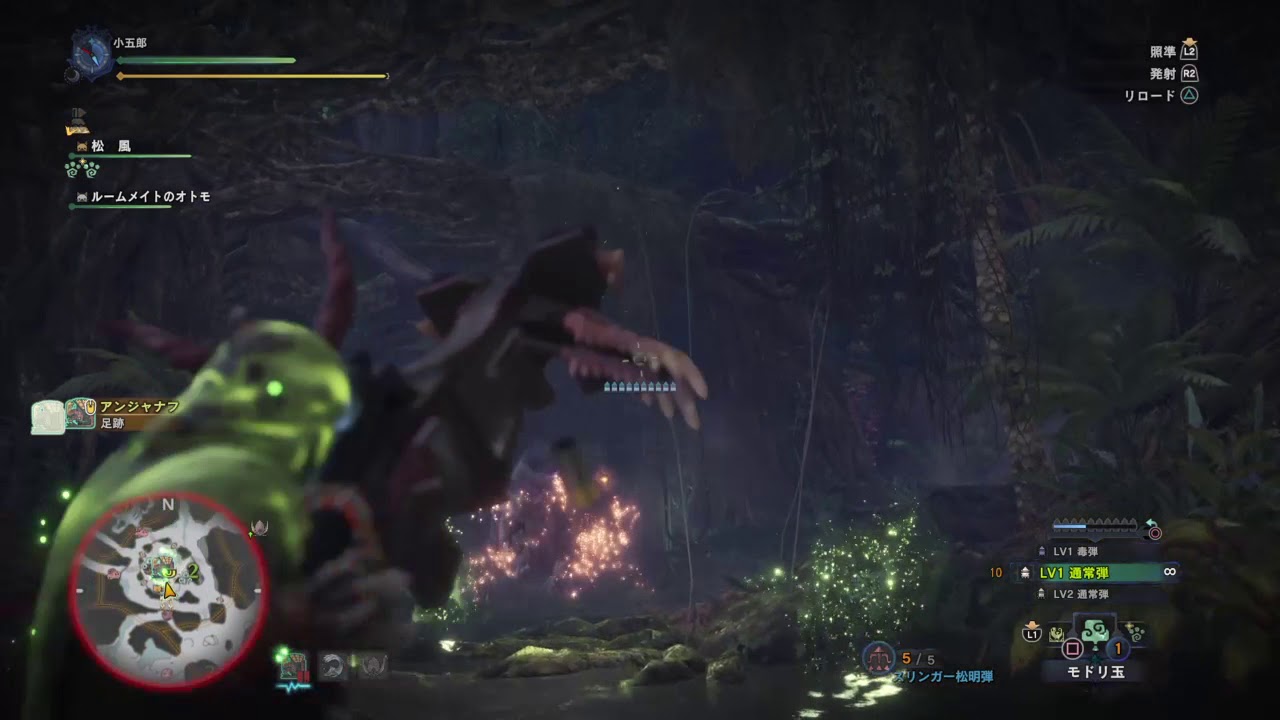This screenshot has width=1280, height=720.
Task: Select the LV2 通常弾 ammo entry
Action: 1082,593
